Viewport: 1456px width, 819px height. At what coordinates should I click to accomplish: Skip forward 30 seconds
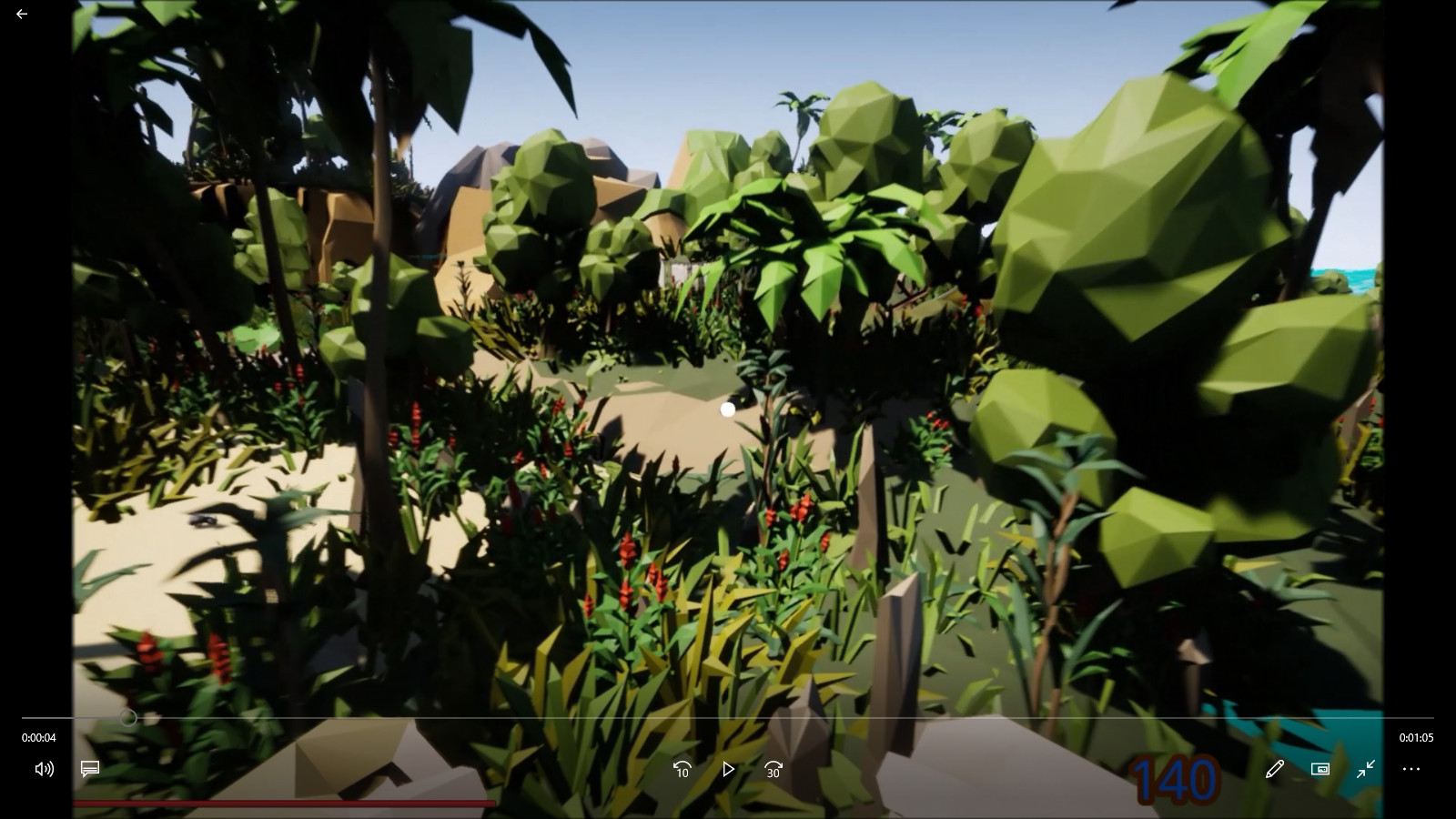click(x=773, y=770)
